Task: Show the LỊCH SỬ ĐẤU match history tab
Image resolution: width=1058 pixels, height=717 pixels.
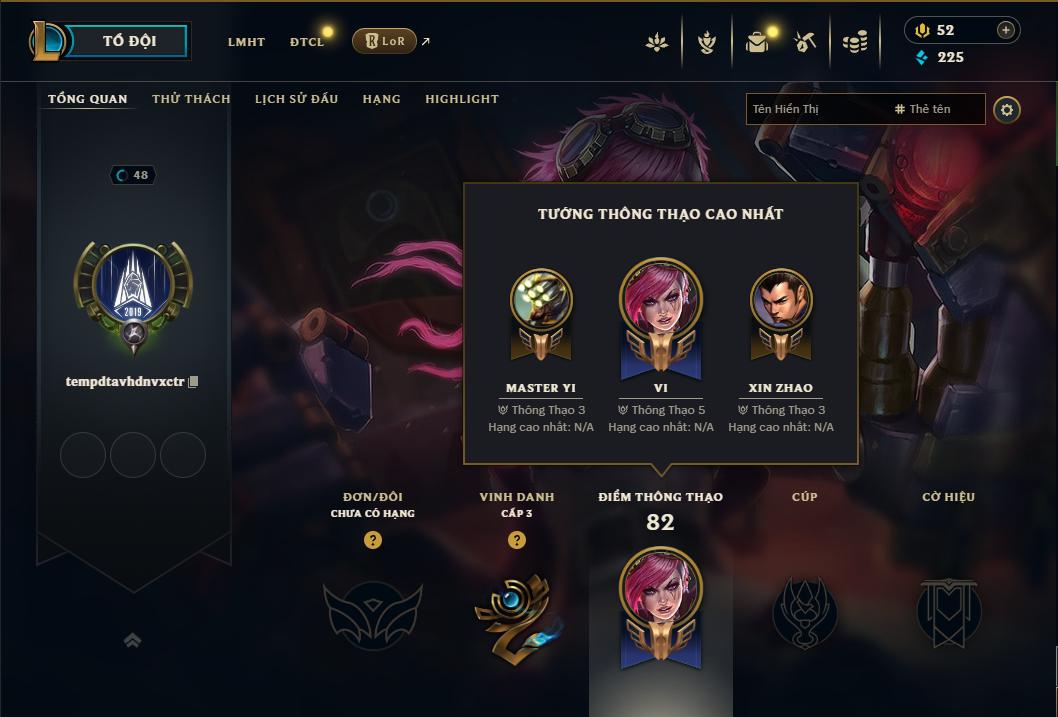Action: point(296,99)
